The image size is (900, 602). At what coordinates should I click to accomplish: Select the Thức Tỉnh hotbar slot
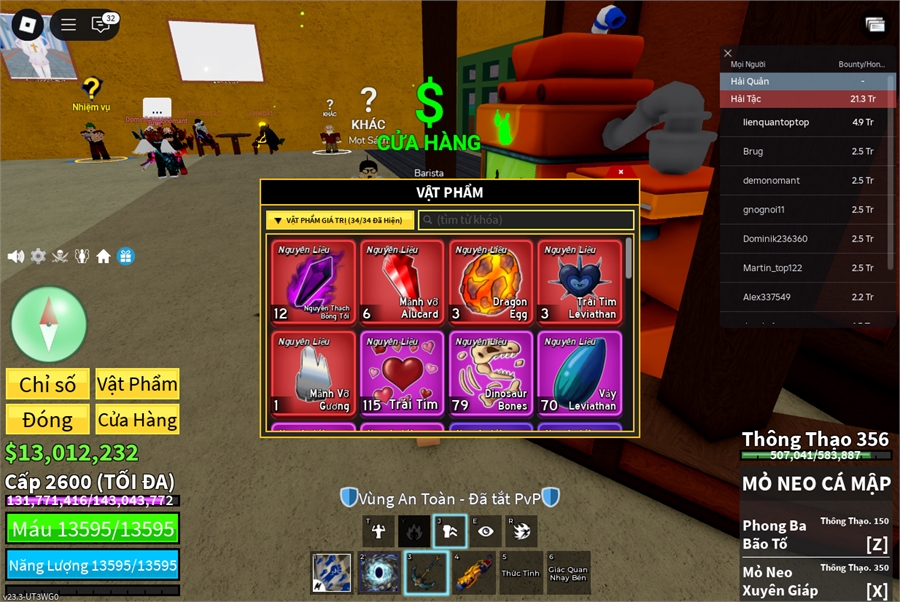point(520,573)
